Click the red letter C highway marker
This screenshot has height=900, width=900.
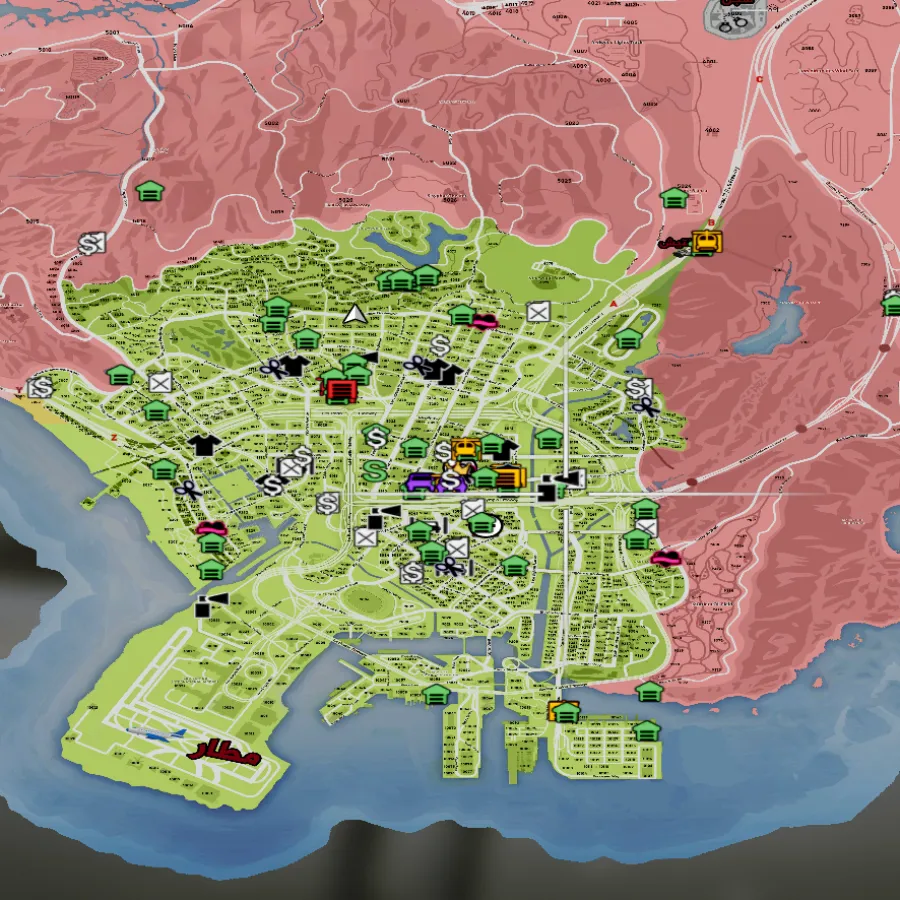760,80
